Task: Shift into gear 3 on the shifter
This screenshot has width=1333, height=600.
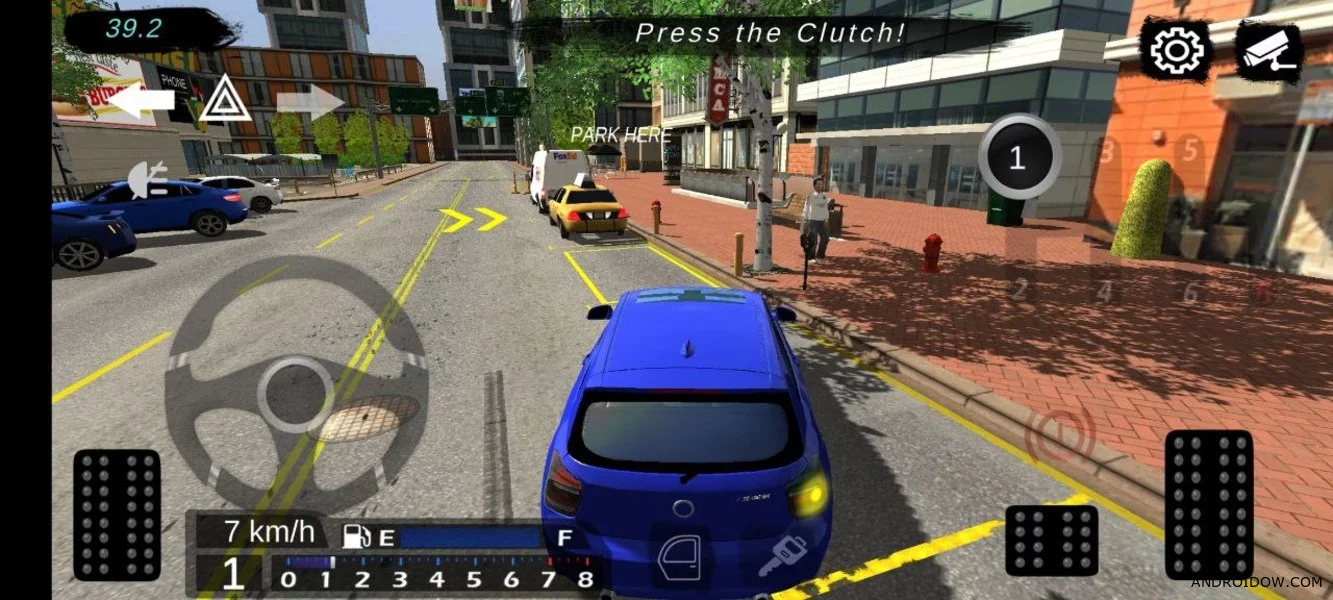Action: pyautogui.click(x=1105, y=152)
